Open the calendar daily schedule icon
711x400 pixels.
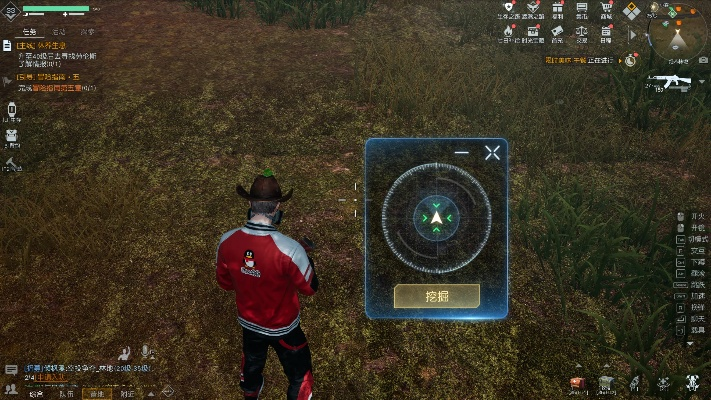point(606,33)
